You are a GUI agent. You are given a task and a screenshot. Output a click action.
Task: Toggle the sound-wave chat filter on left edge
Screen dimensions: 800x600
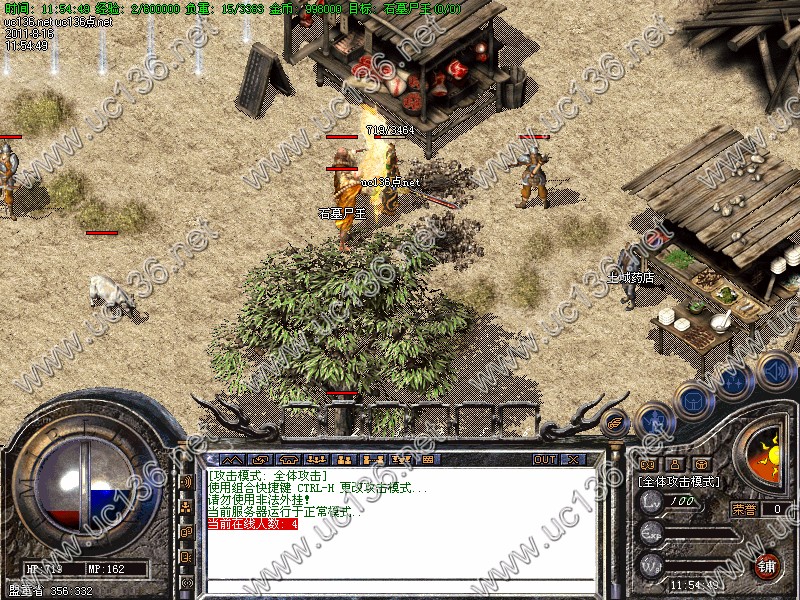pyautogui.click(x=186, y=482)
